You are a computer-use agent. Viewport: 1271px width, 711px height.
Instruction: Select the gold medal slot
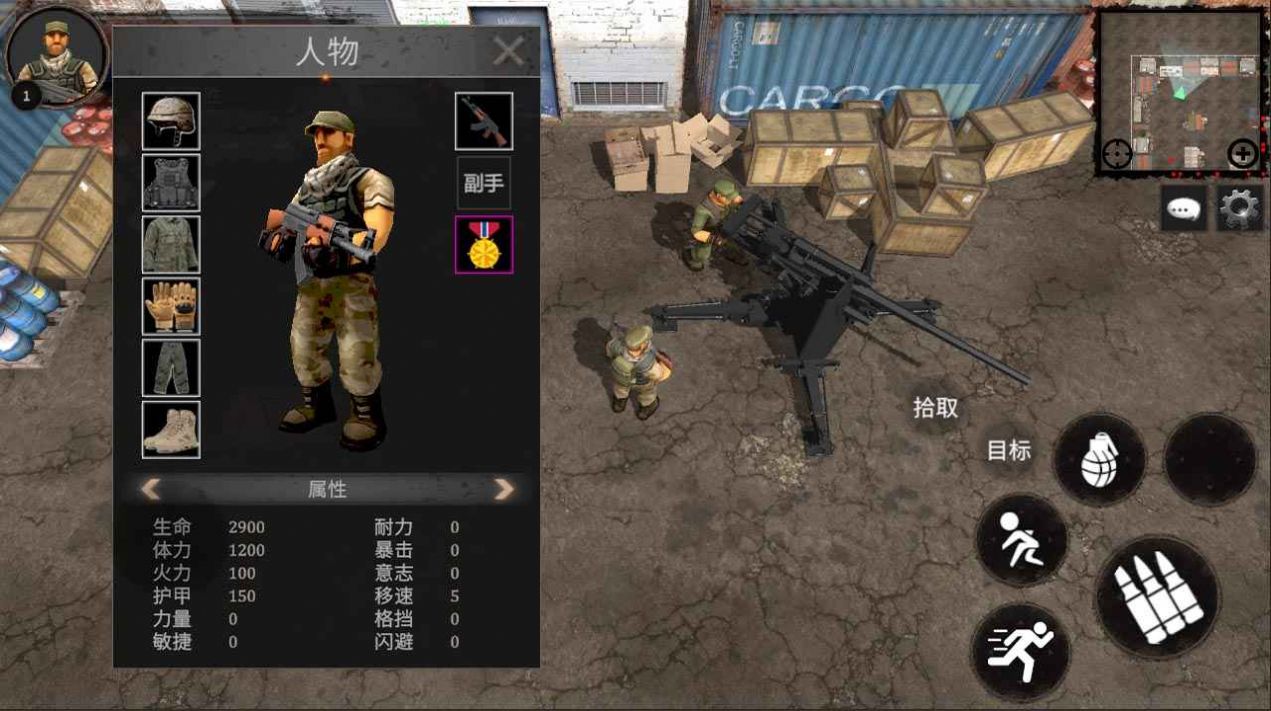pyautogui.click(x=484, y=245)
